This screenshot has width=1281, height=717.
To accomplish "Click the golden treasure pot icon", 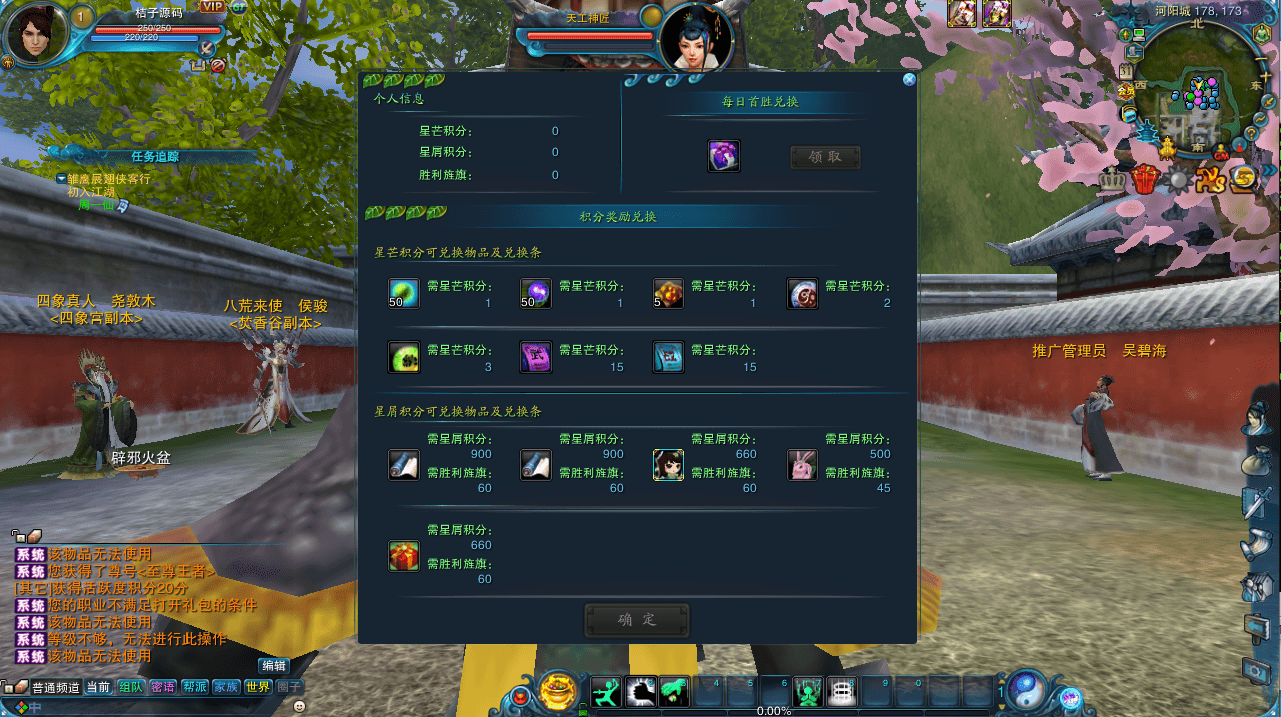I will [558, 691].
